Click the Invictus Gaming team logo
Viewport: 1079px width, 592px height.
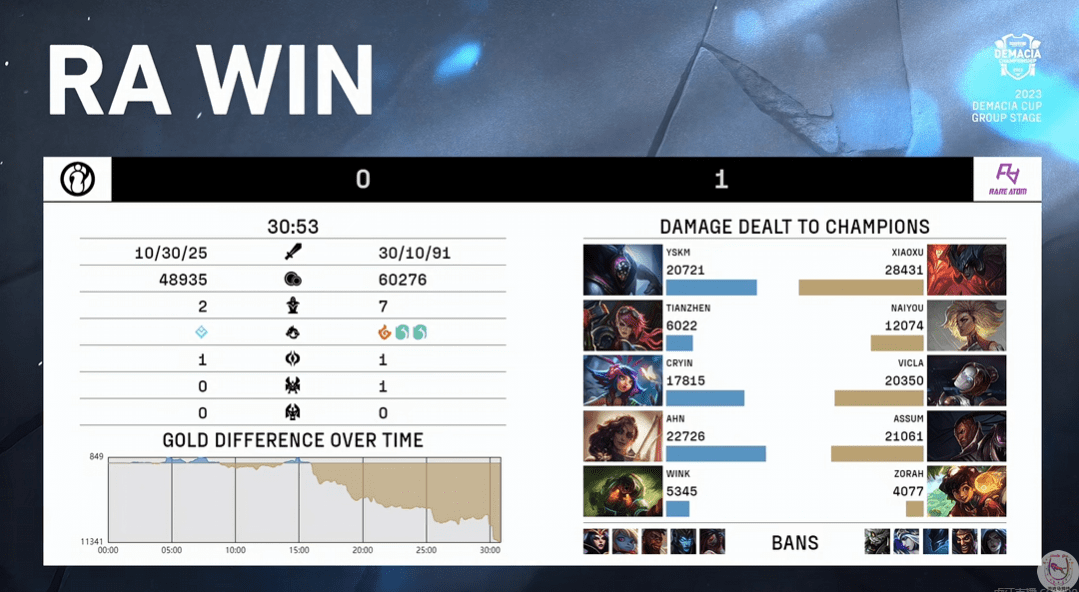[78, 180]
